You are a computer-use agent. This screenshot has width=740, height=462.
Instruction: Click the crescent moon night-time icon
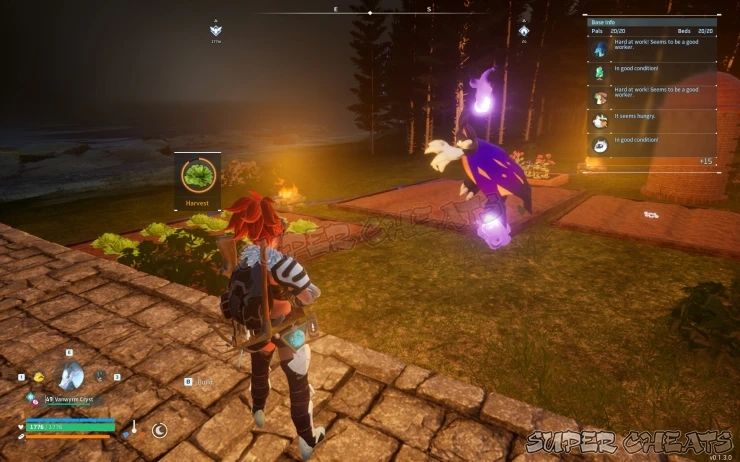158,430
